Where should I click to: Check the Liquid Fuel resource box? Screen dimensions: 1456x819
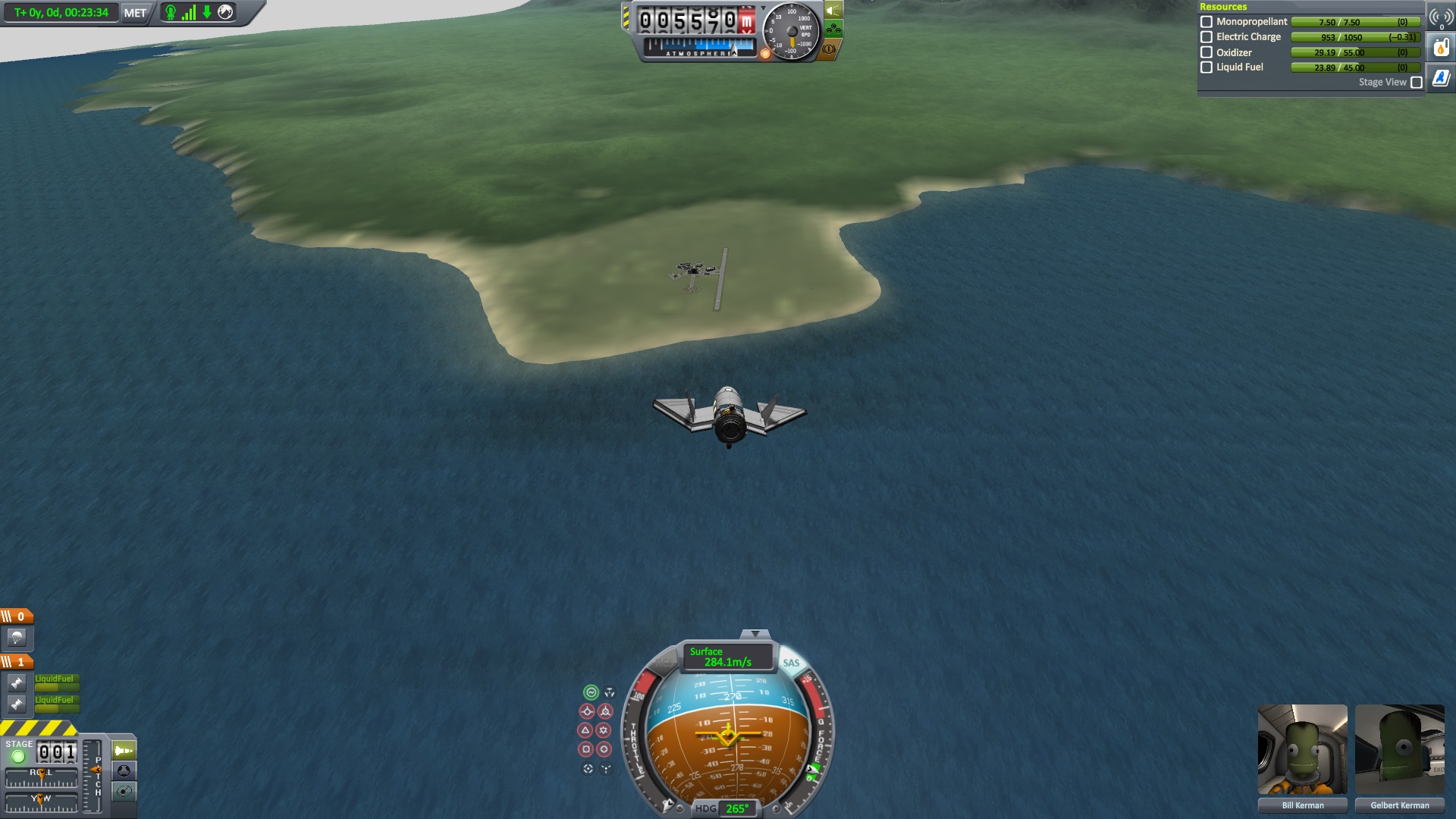coord(1207,67)
